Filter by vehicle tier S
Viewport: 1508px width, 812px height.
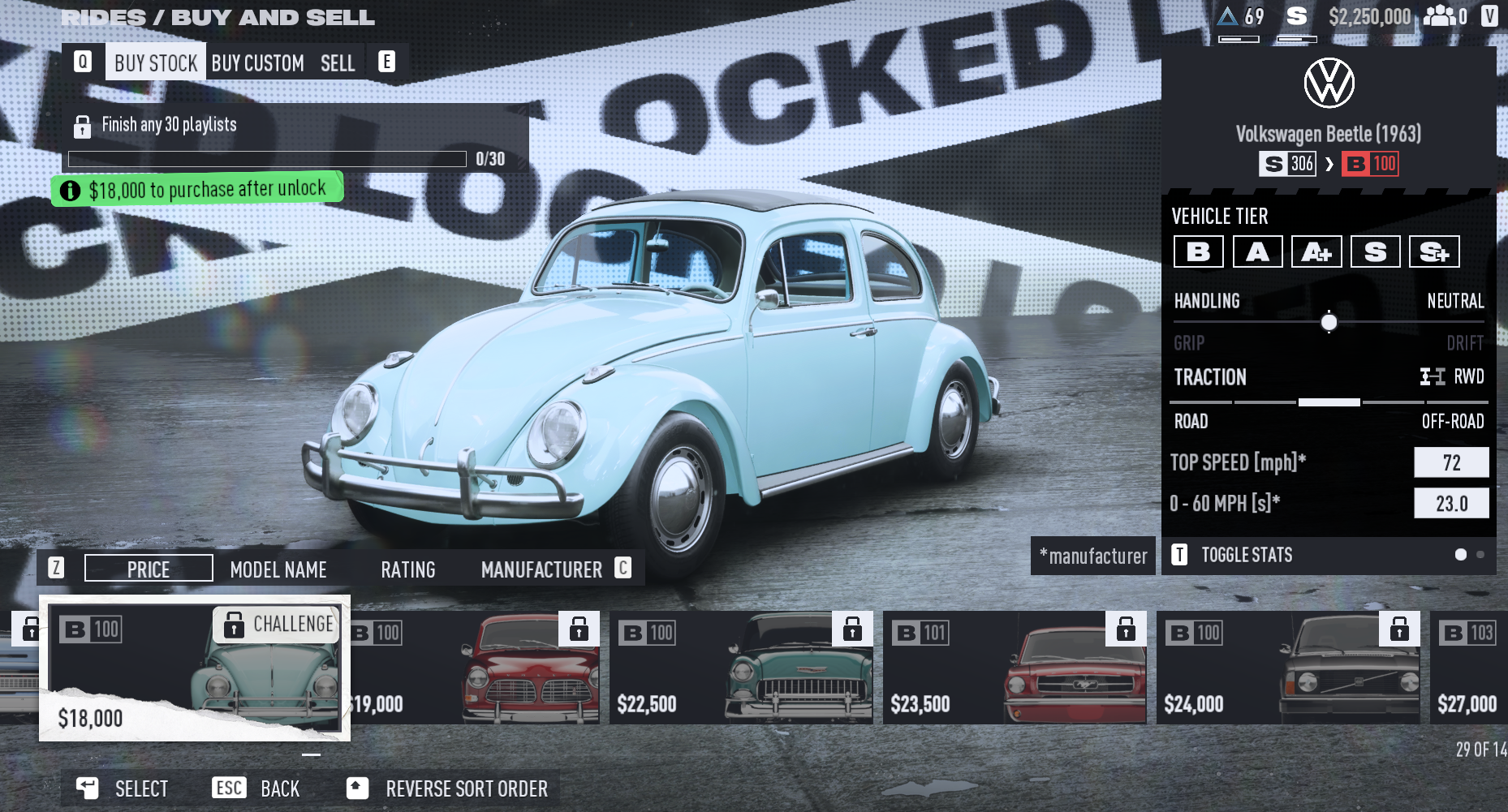click(x=1376, y=251)
